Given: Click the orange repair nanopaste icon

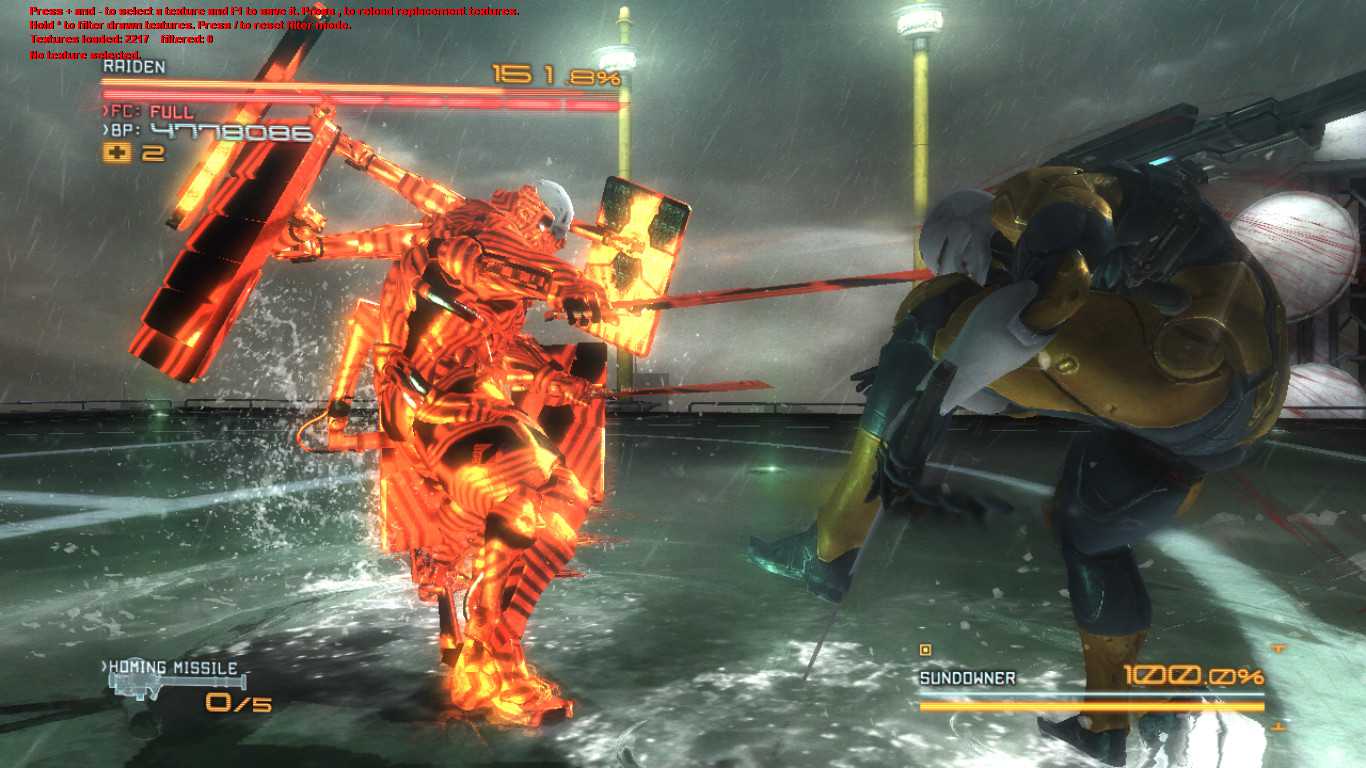Looking at the screenshot, I should click(x=117, y=153).
